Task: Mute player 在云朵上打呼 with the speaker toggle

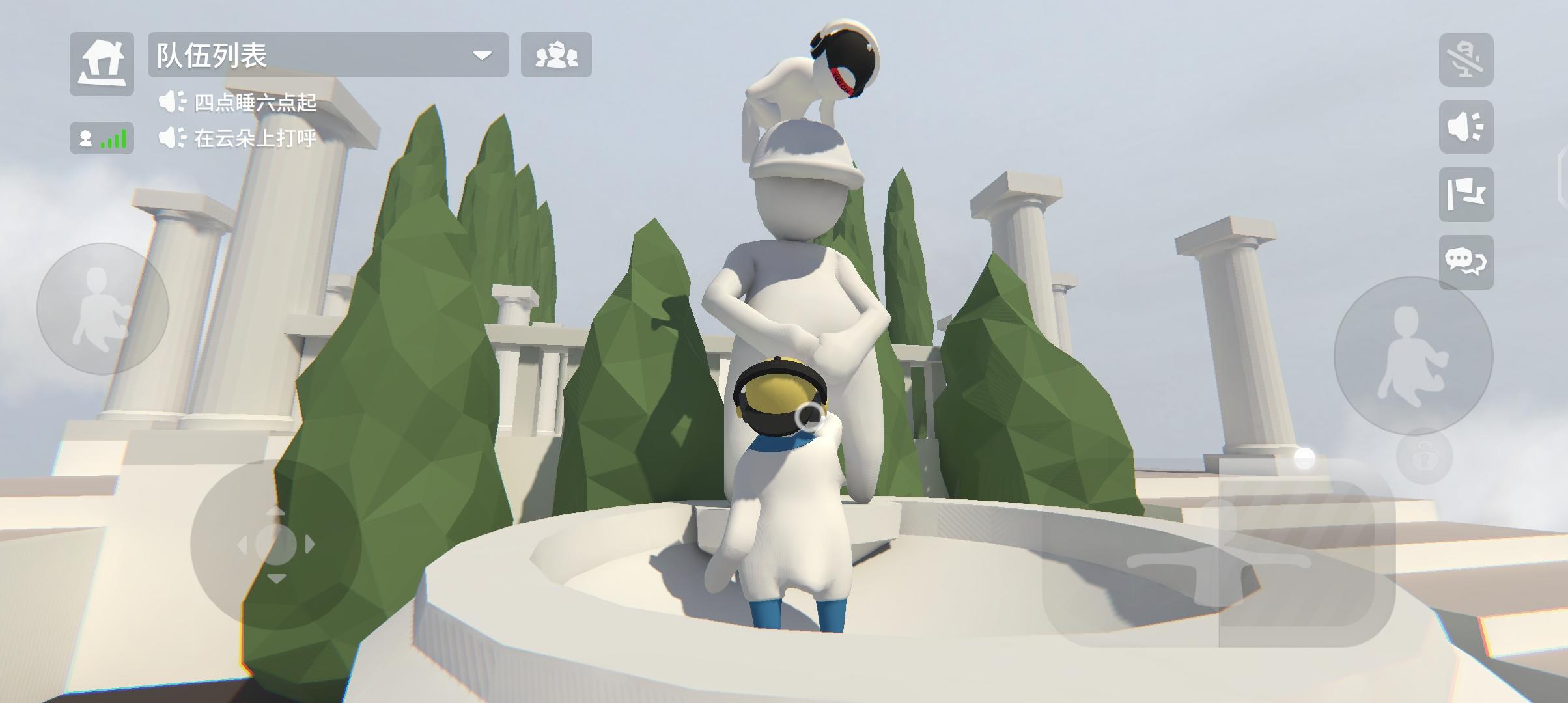Action: (171, 138)
